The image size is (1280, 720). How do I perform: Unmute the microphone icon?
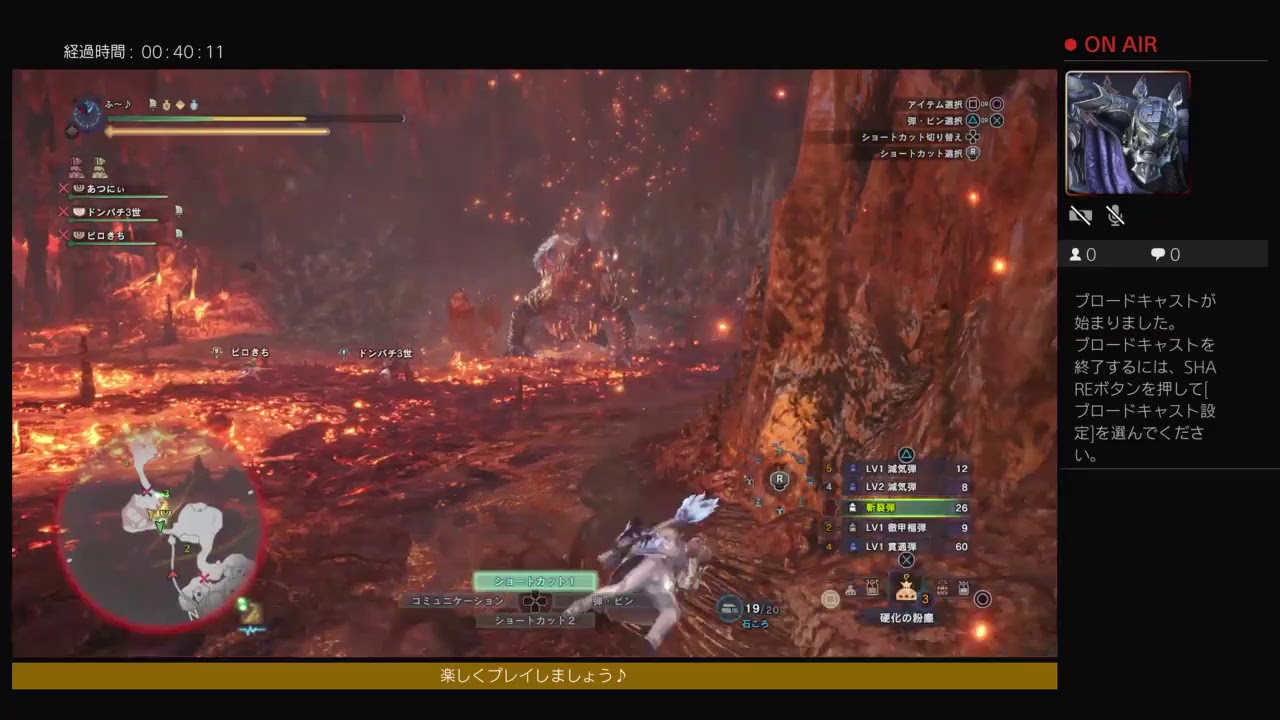coord(1115,215)
